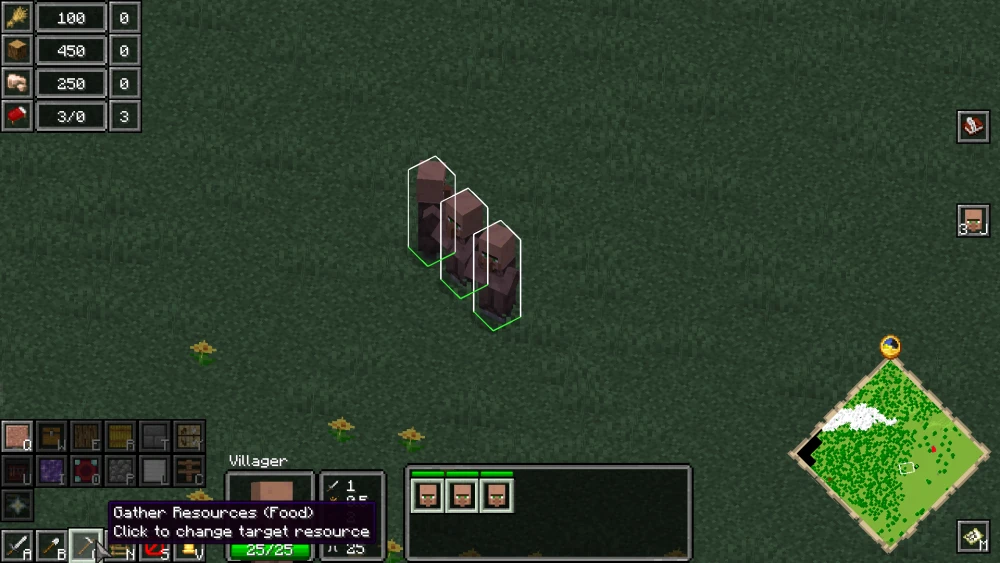Toggle the pickaxe Gather Resources button
The height and width of the screenshot is (563, 1000).
86,546
